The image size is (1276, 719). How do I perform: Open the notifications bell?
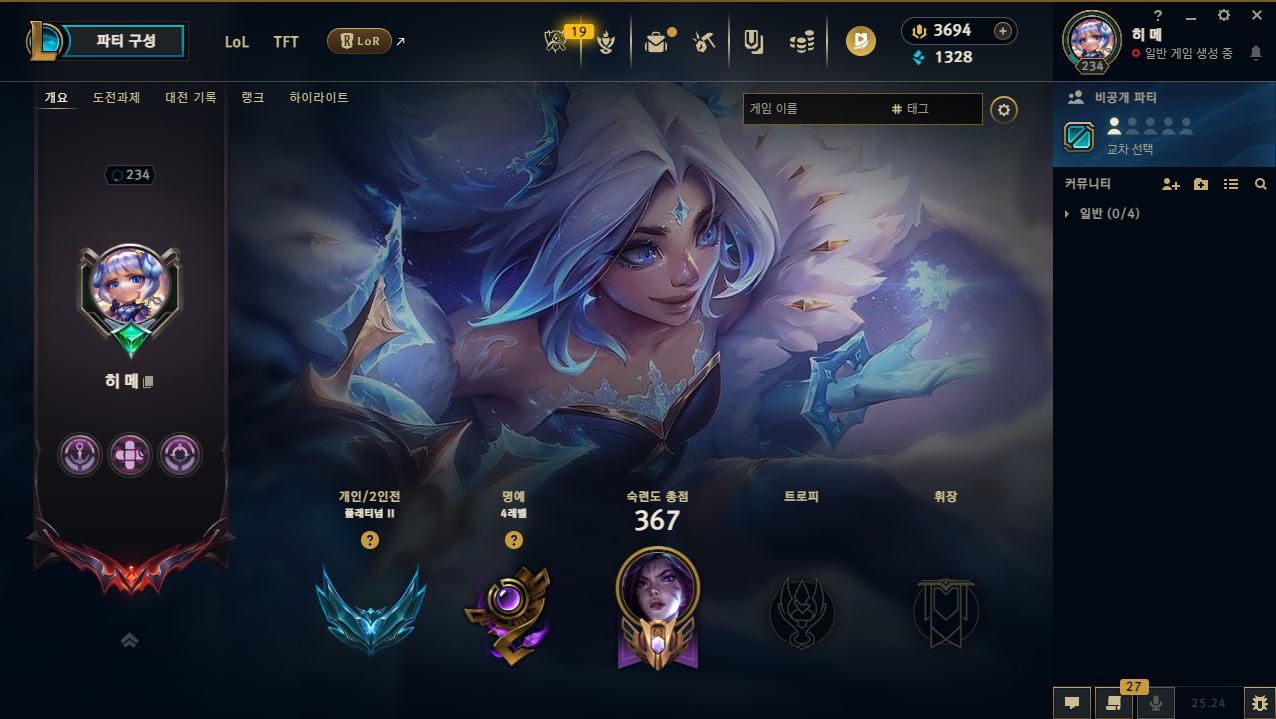click(x=1255, y=52)
